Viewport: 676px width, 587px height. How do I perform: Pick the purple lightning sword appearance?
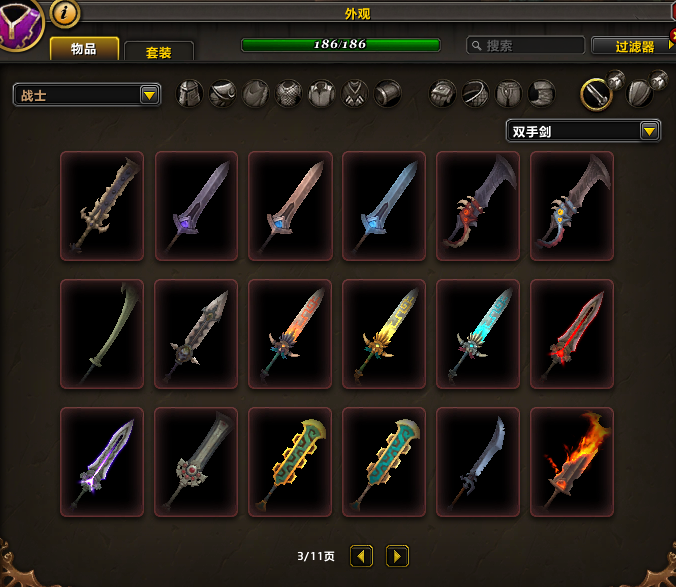[x=101, y=461]
